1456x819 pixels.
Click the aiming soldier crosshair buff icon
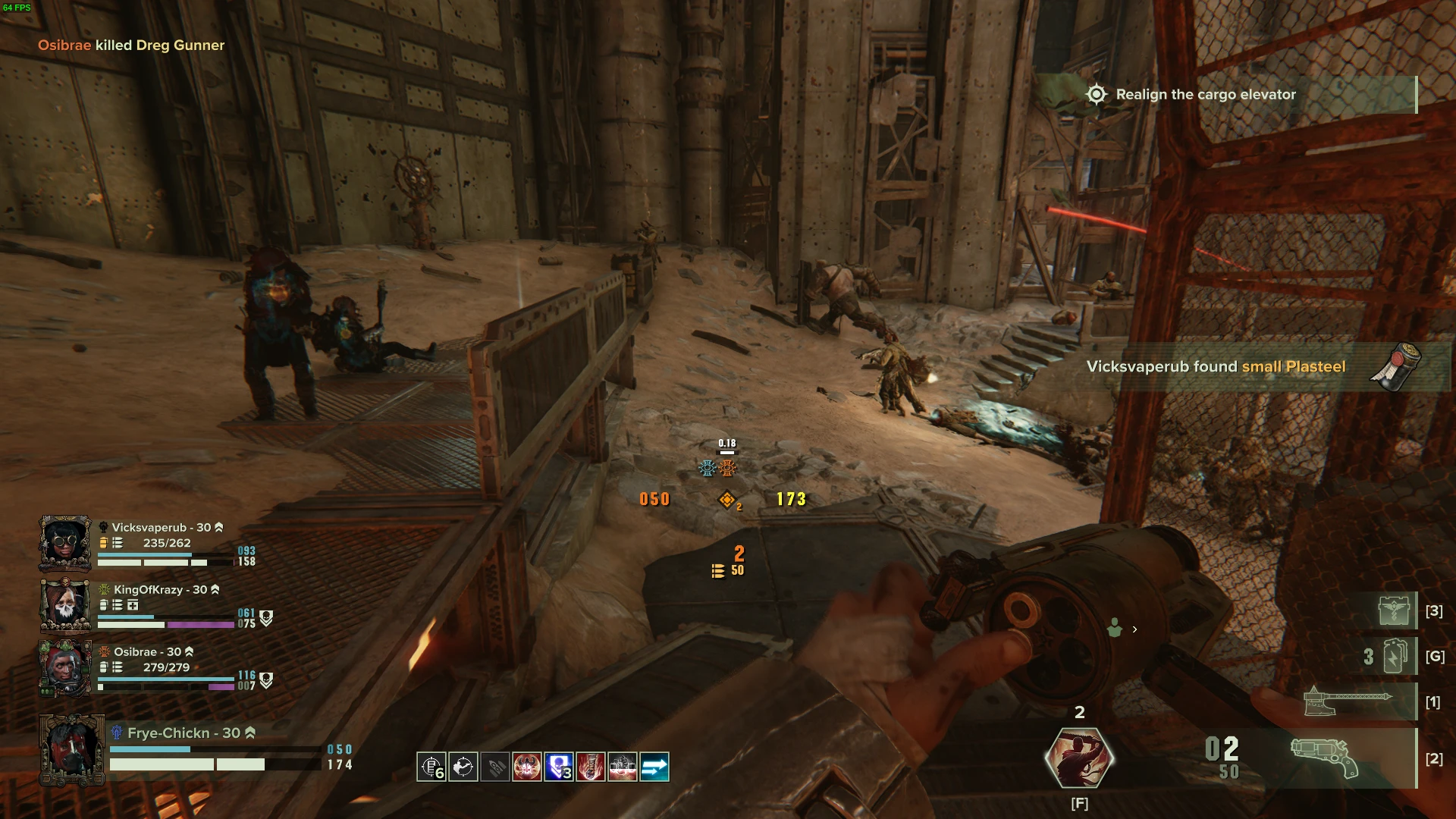click(463, 767)
